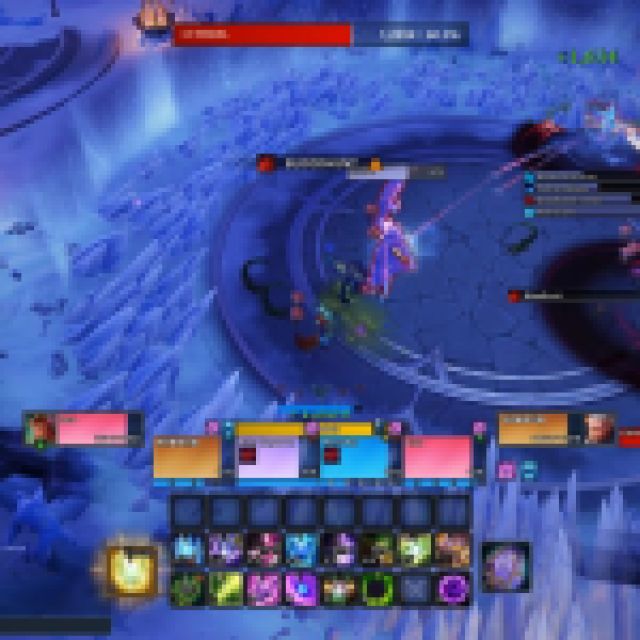This screenshot has height=640, width=640.
Task: Select the orange party member frame
Action: point(187,457)
